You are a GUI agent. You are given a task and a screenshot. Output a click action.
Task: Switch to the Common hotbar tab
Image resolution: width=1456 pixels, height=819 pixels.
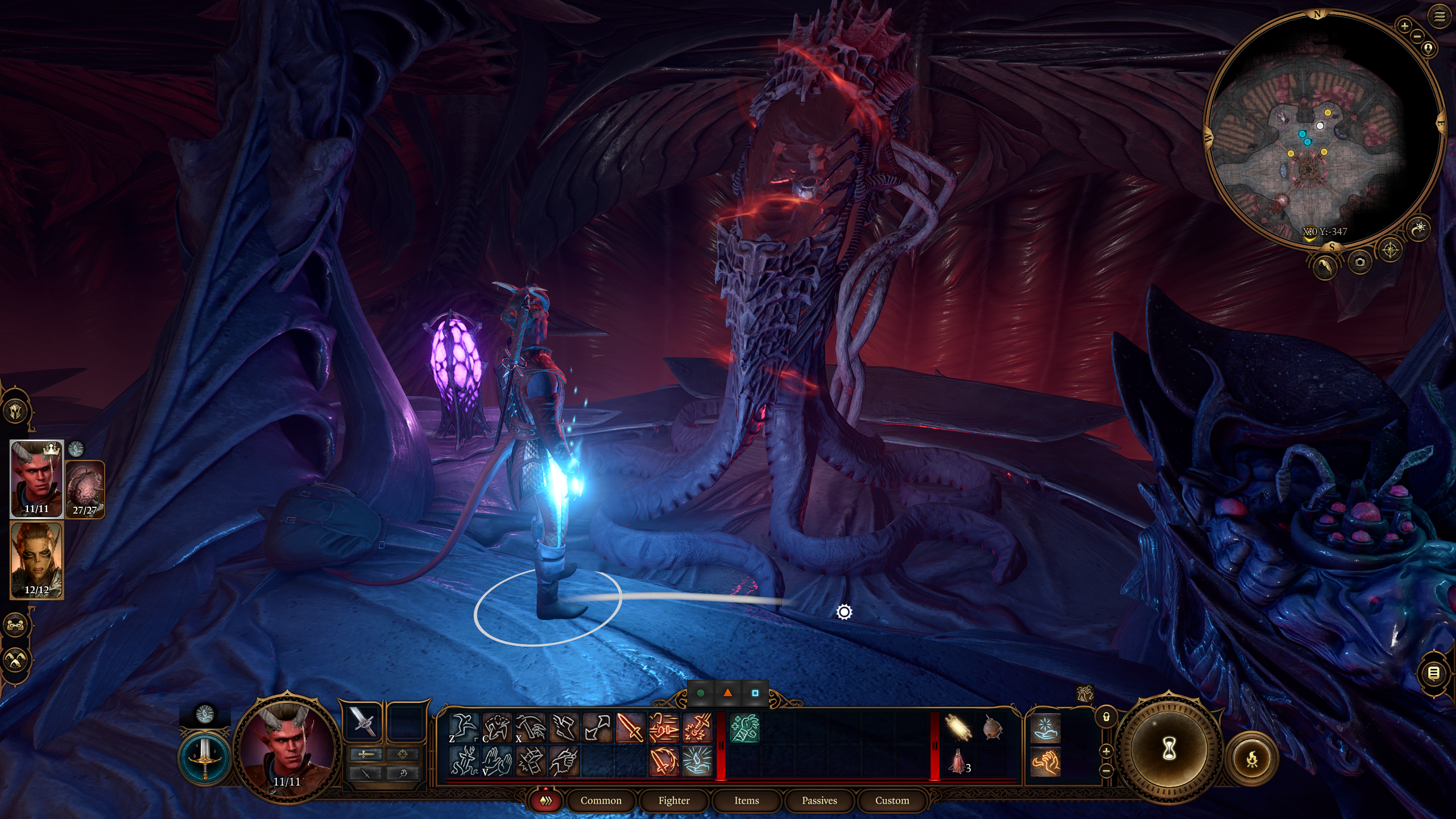pyautogui.click(x=601, y=800)
